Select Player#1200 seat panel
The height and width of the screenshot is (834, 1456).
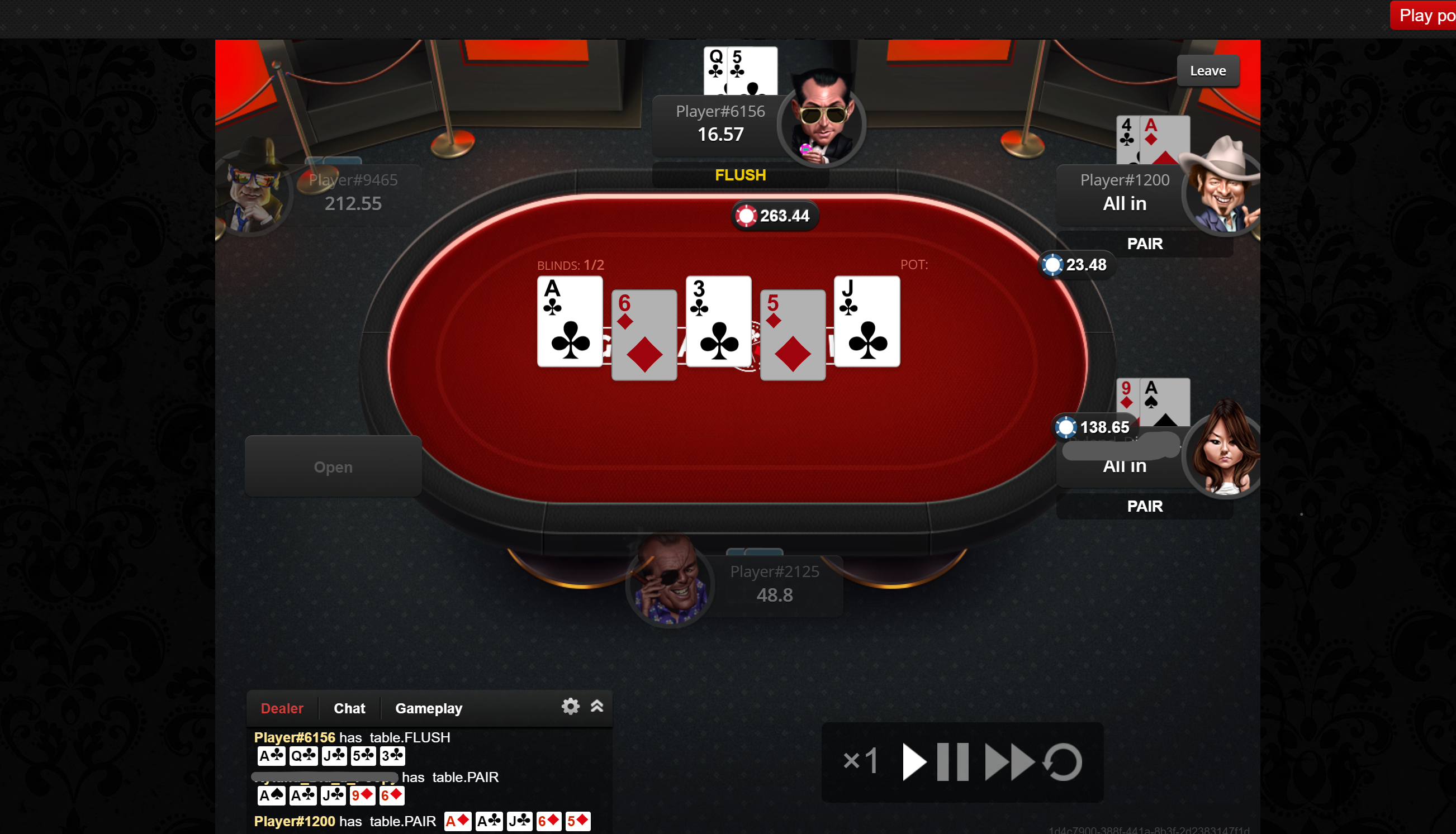pyautogui.click(x=1123, y=193)
